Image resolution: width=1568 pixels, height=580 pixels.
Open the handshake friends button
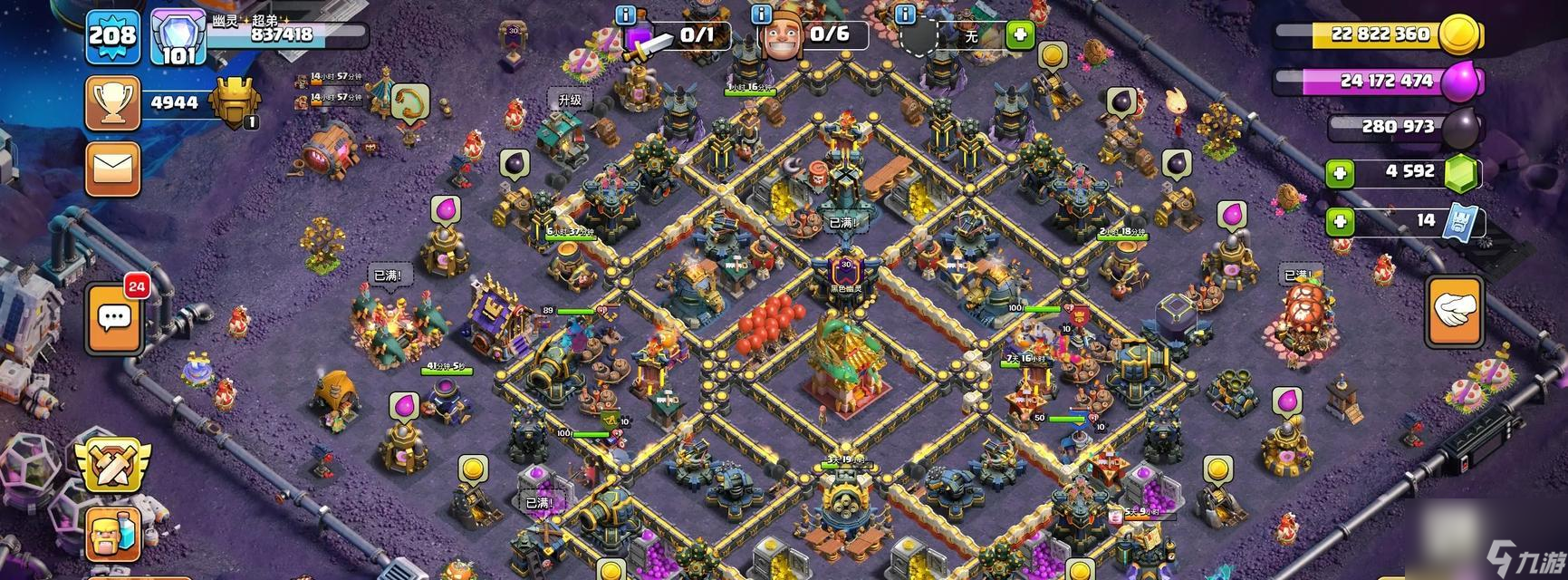(1455, 310)
